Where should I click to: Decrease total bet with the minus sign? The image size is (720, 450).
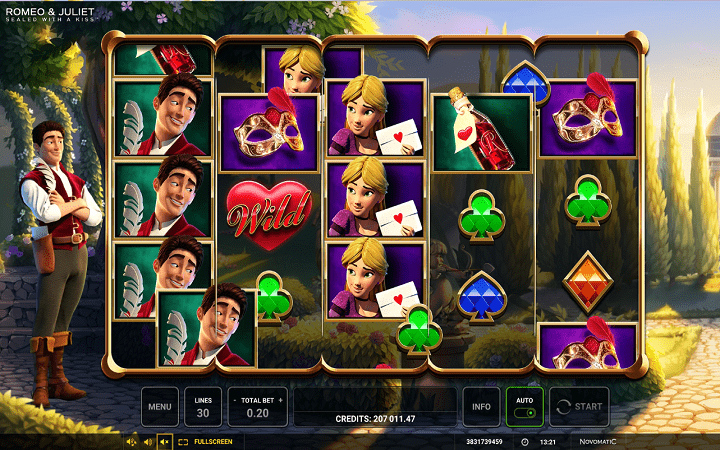[x=235, y=400]
